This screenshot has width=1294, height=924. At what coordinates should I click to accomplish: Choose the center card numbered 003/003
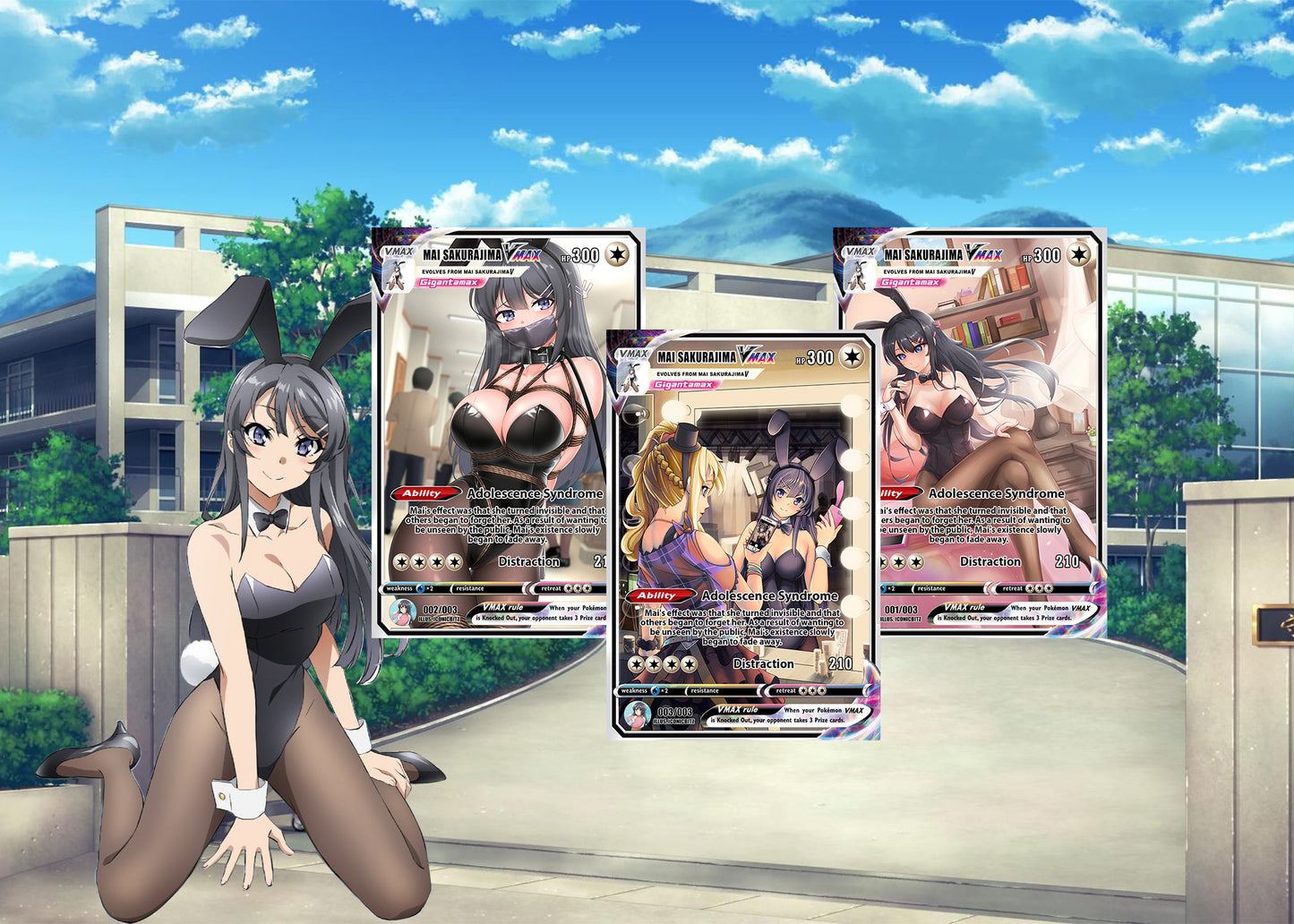coord(742,535)
